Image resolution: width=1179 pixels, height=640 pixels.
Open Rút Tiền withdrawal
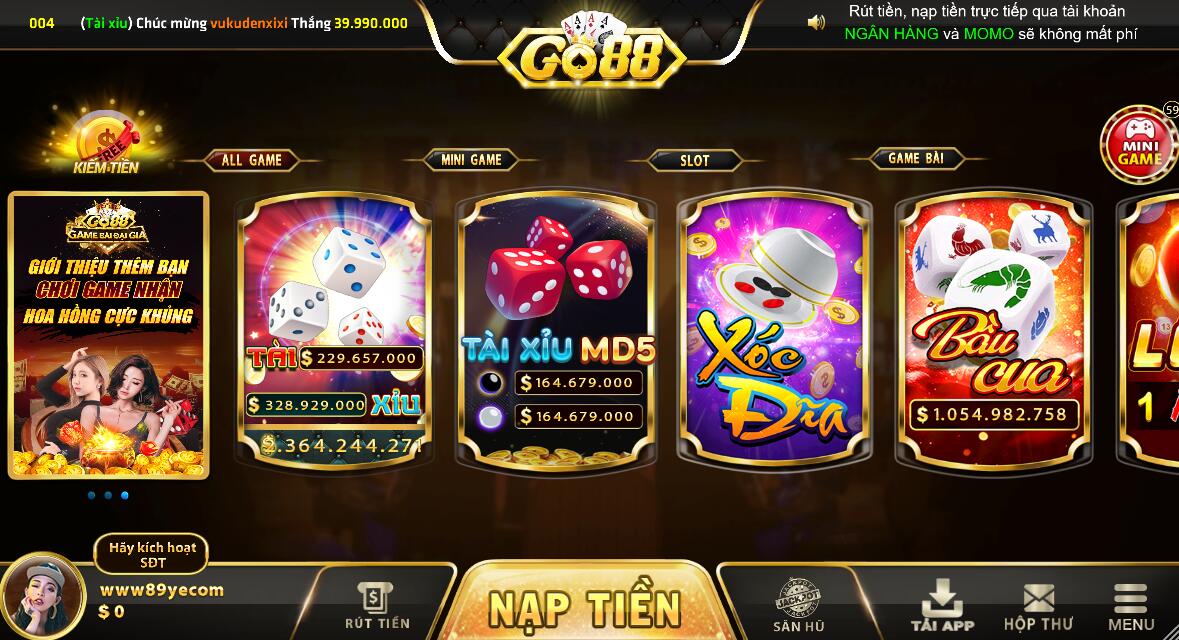coord(377,606)
